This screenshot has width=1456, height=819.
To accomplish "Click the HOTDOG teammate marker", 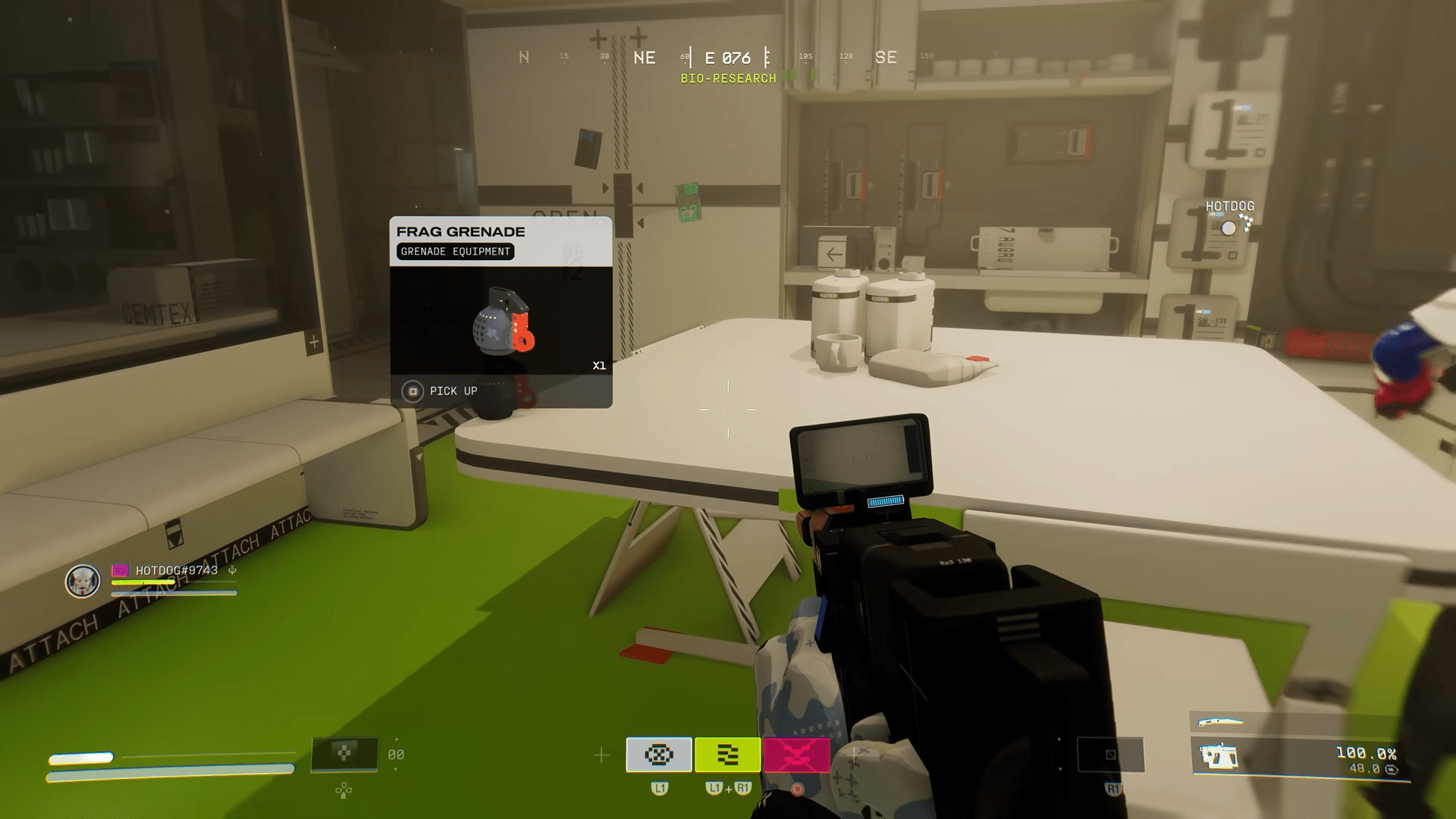I will [x=1228, y=227].
